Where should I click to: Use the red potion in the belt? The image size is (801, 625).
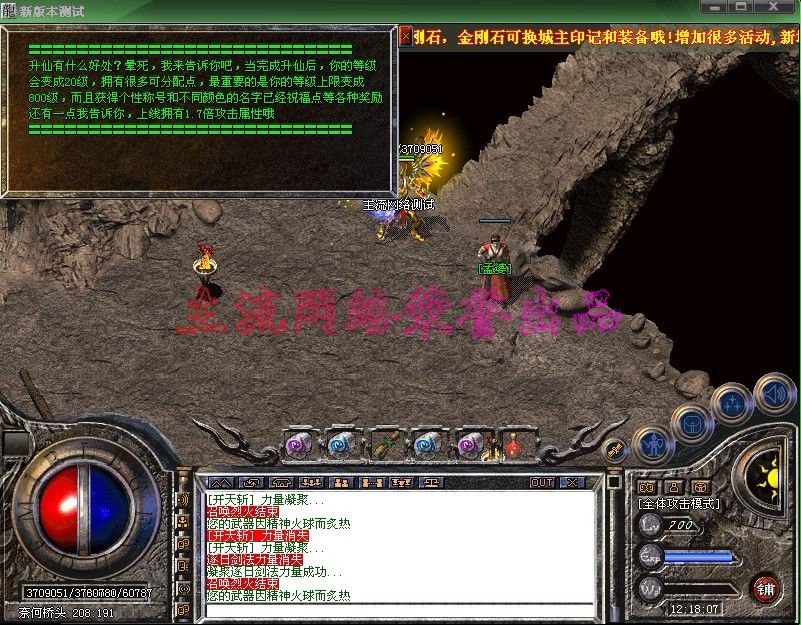tap(515, 443)
